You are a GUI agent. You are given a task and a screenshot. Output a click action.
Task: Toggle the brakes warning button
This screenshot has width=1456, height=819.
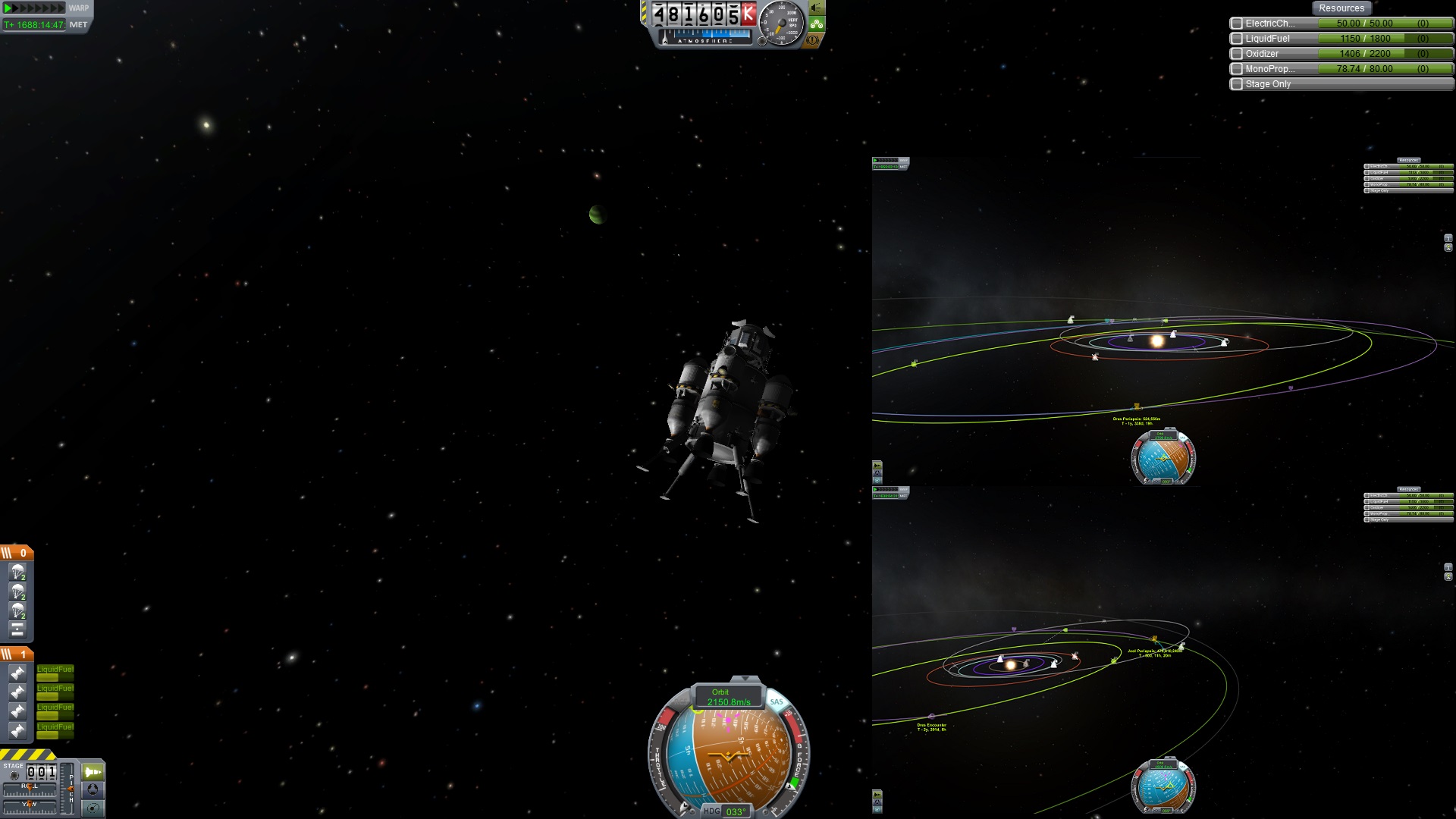[814, 39]
